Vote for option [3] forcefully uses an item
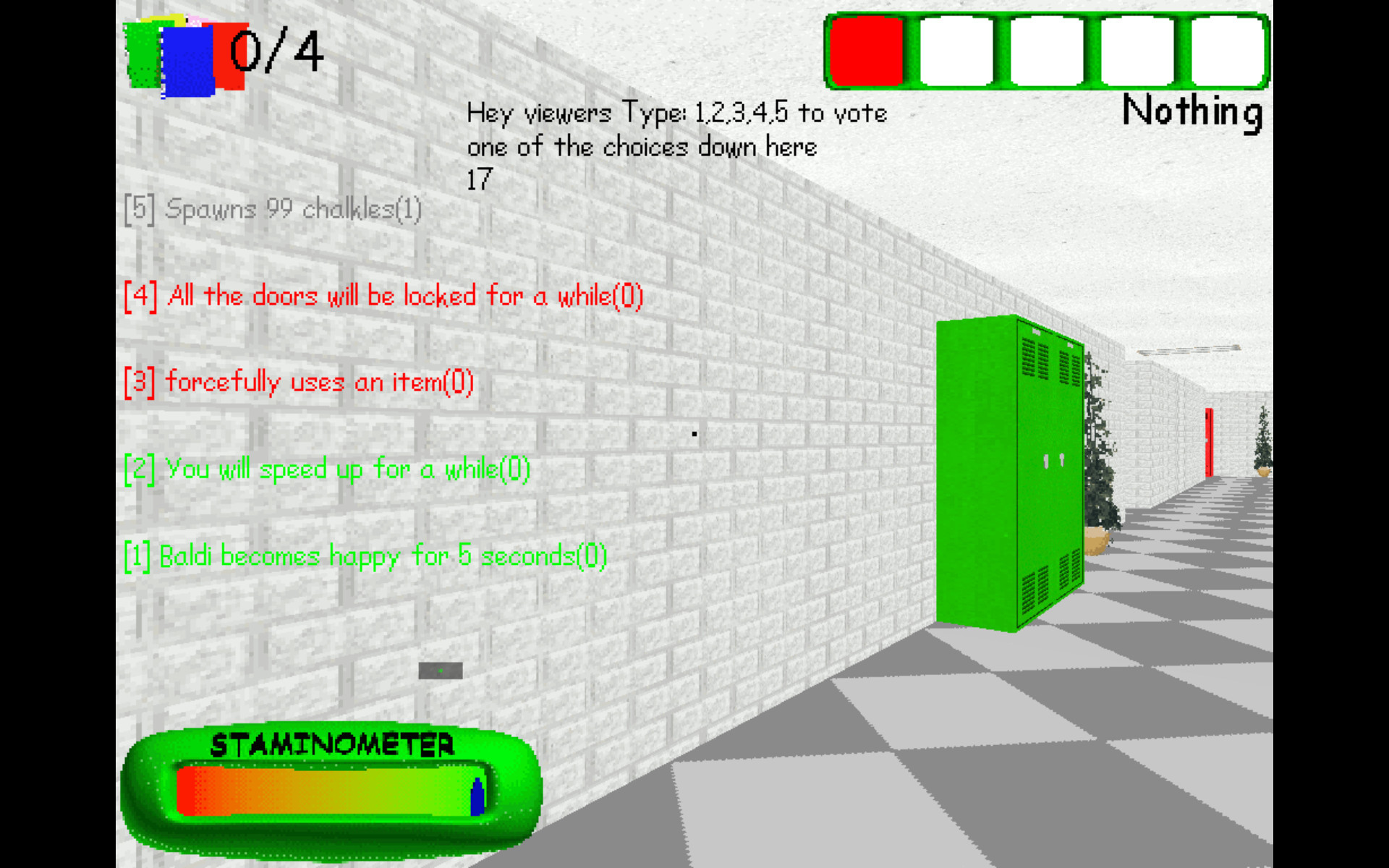 coord(298,382)
